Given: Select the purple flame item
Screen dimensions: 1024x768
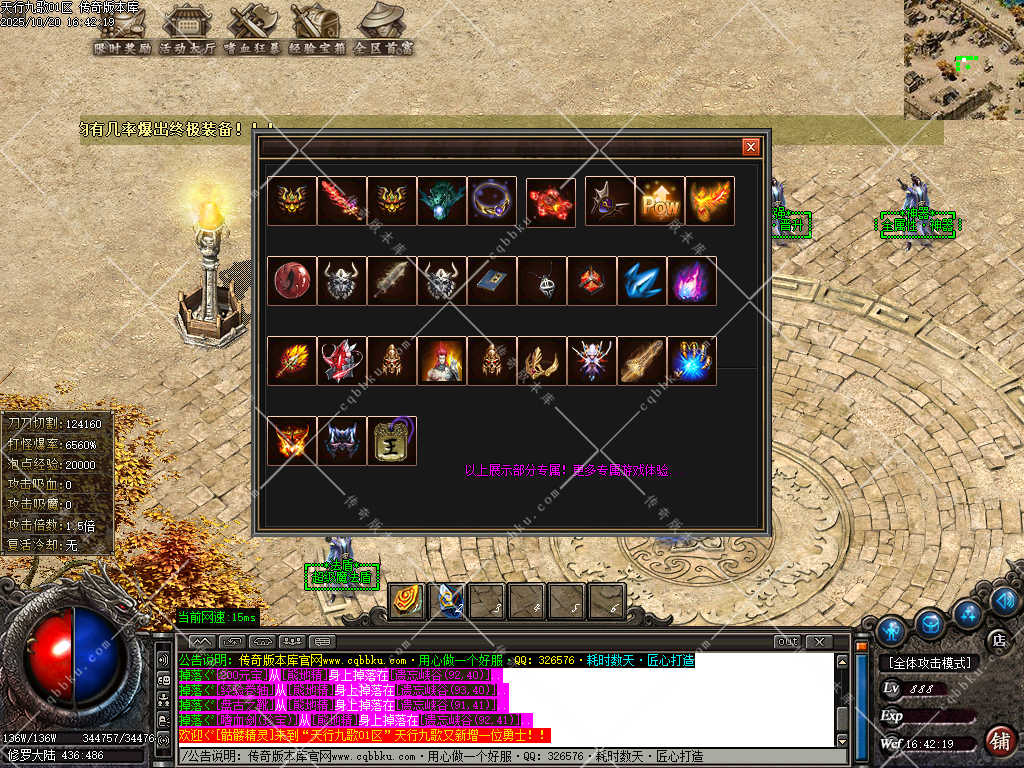Looking at the screenshot, I should click(692, 281).
